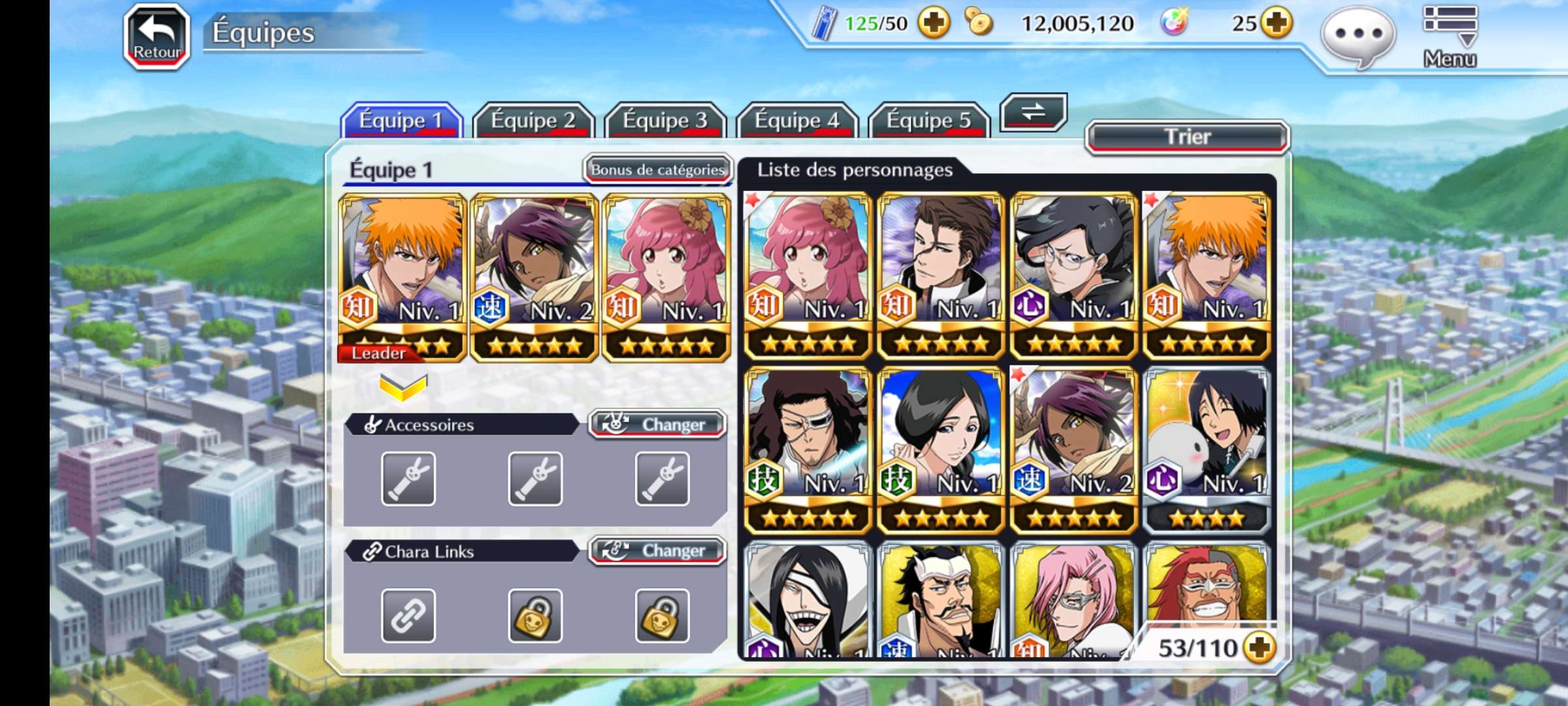Choose Aizen in the character list
This screenshot has width=1568, height=706.
pos(940,276)
